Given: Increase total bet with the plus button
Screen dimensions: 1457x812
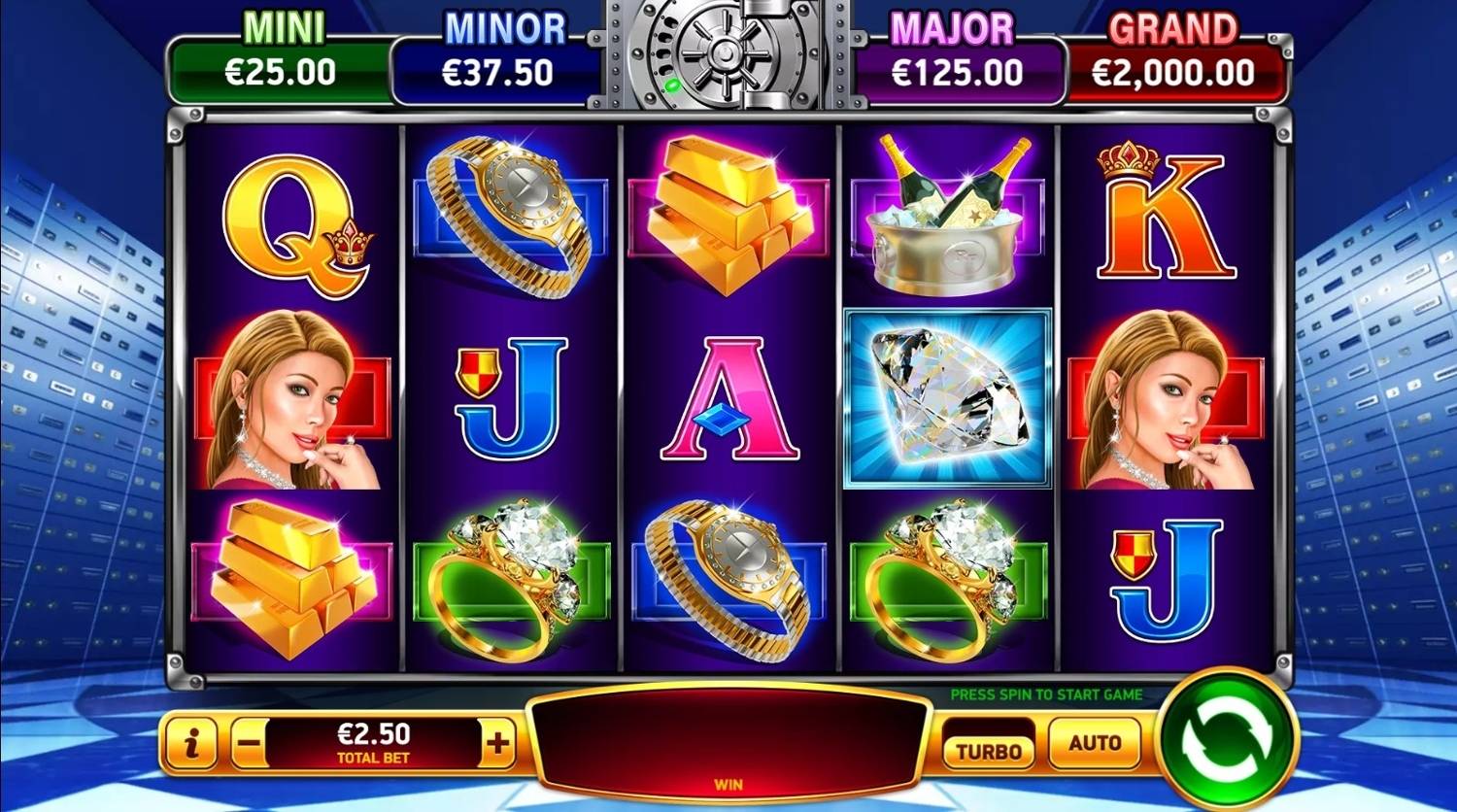Looking at the screenshot, I should point(498,745).
